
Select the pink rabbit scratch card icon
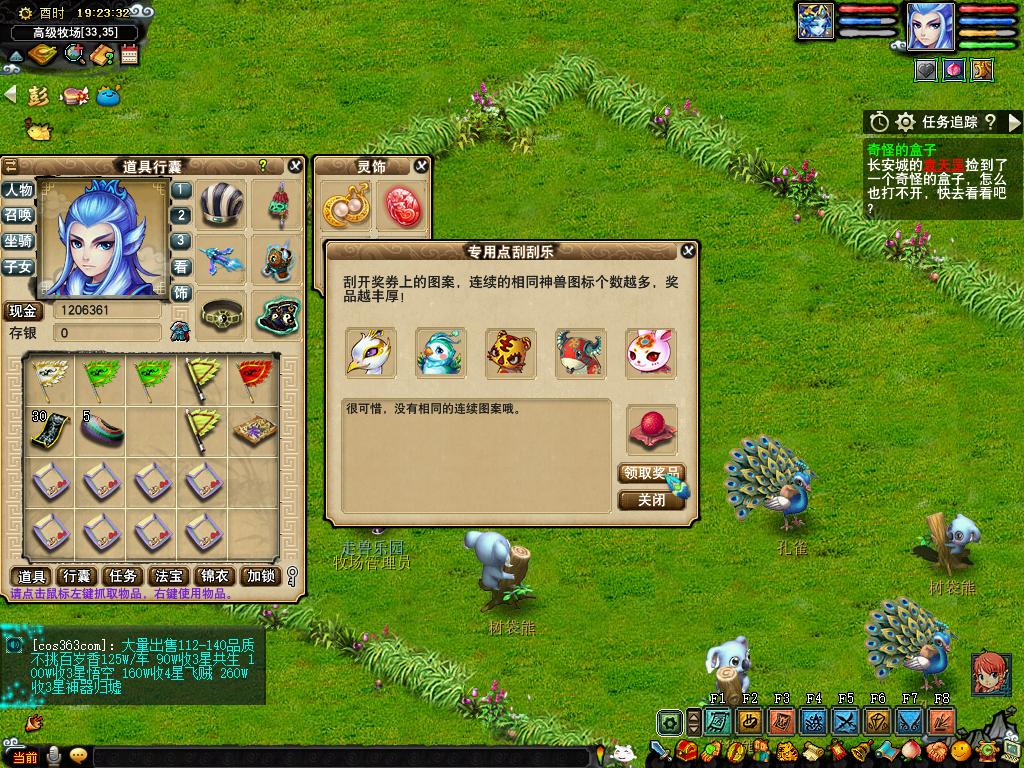coord(650,353)
